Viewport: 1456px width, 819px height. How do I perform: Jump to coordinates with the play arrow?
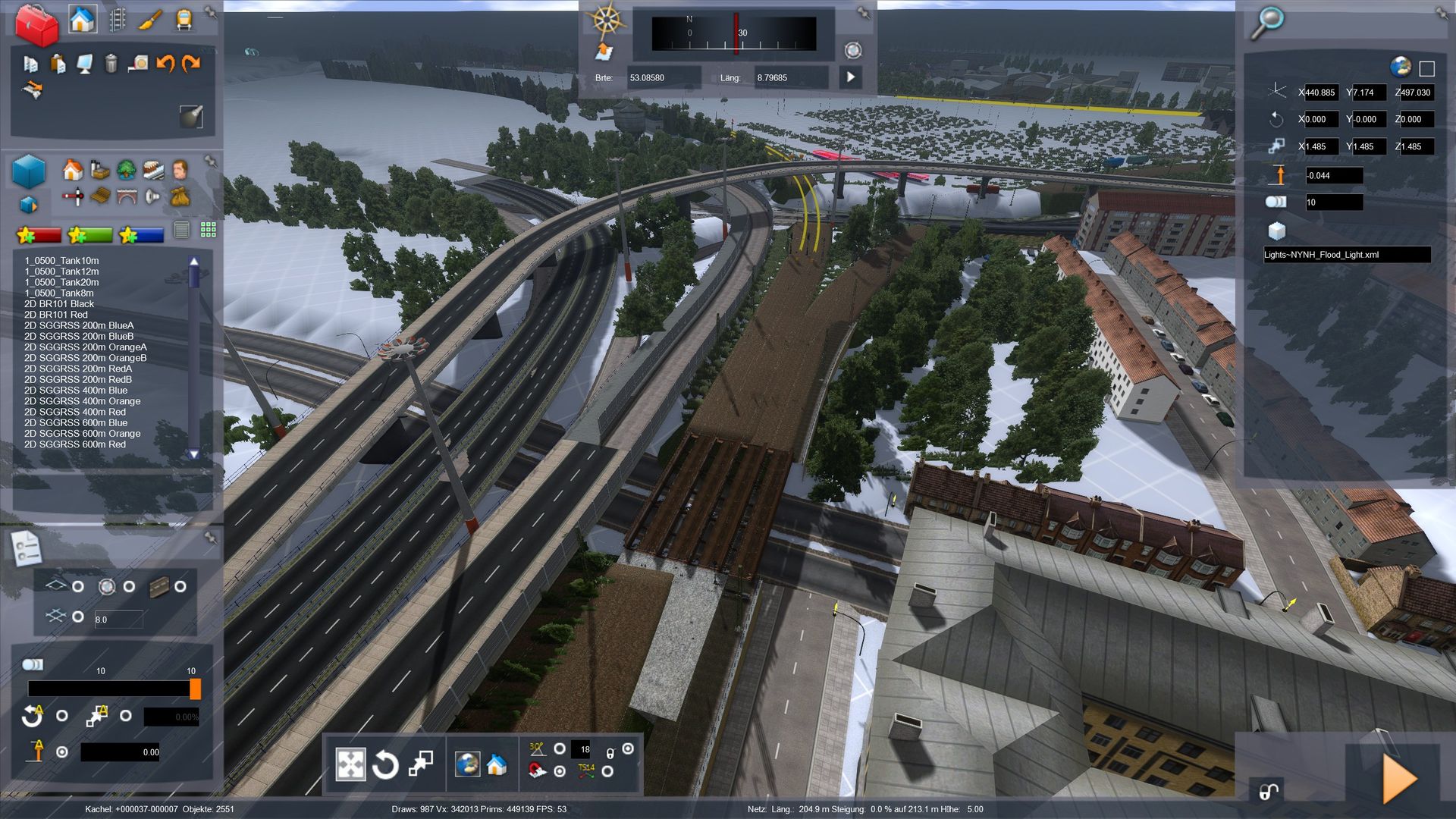click(x=851, y=77)
